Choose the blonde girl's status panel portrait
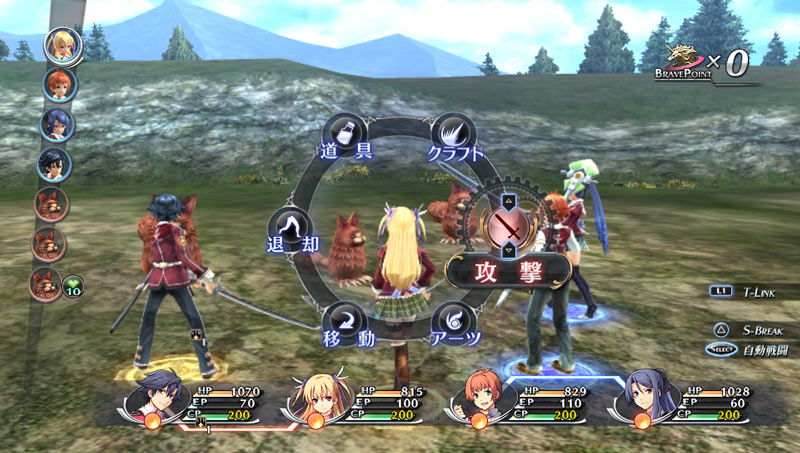The image size is (800, 453). 317,398
